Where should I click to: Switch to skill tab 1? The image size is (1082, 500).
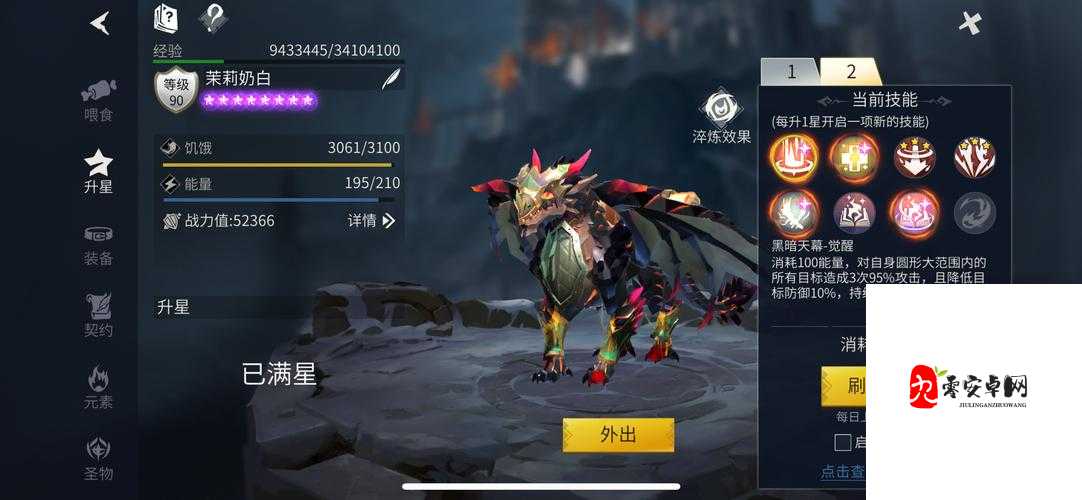point(790,71)
